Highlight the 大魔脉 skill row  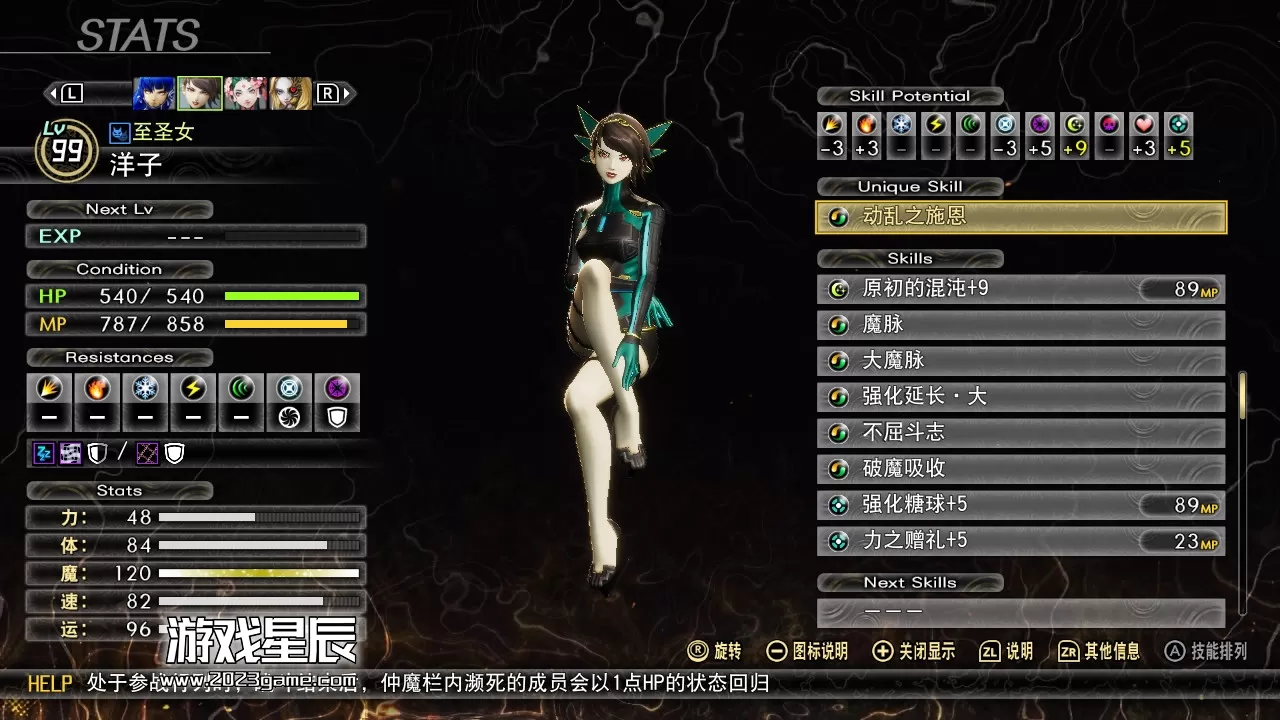(1021, 361)
